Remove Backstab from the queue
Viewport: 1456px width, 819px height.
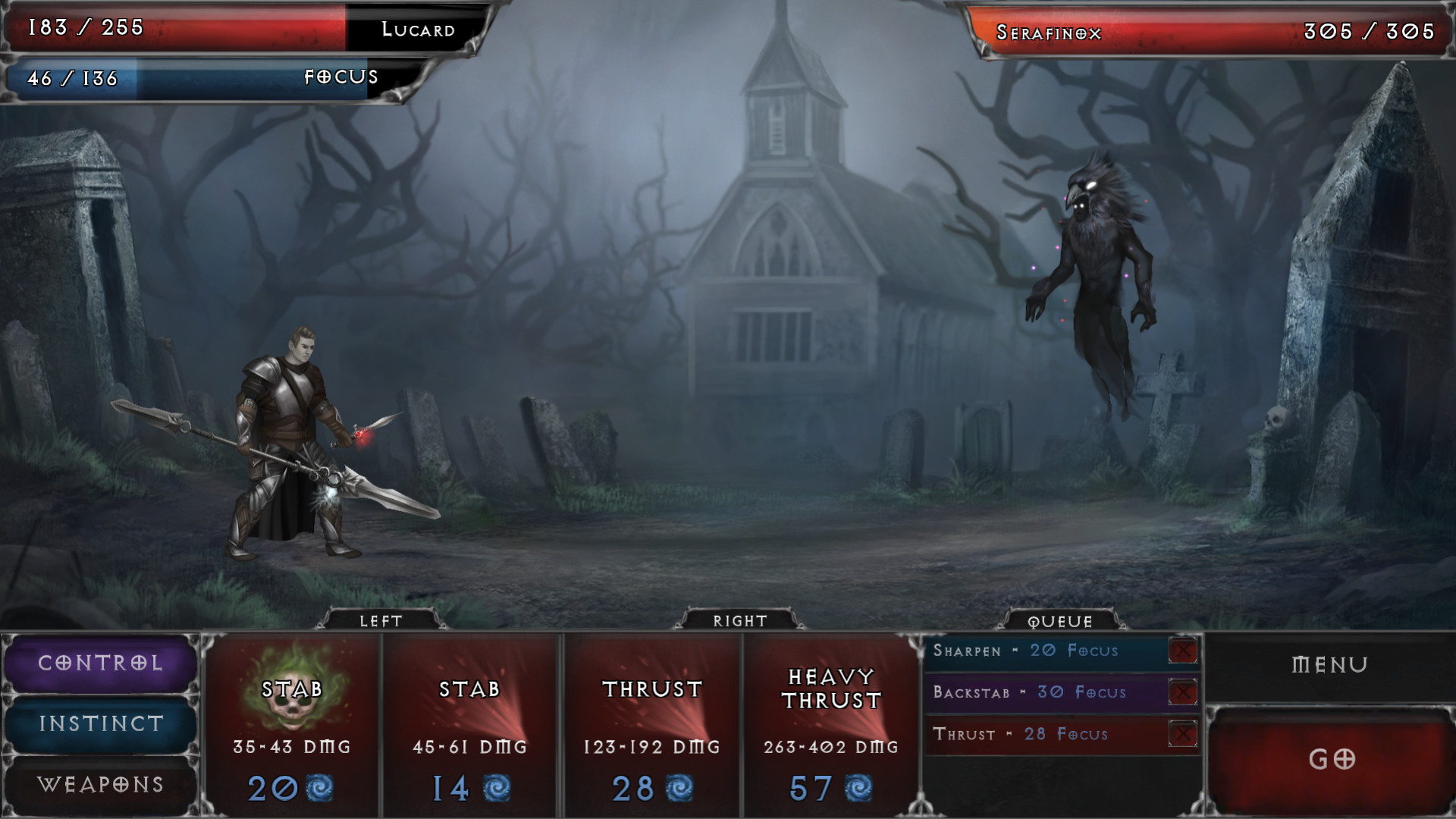click(x=1182, y=692)
